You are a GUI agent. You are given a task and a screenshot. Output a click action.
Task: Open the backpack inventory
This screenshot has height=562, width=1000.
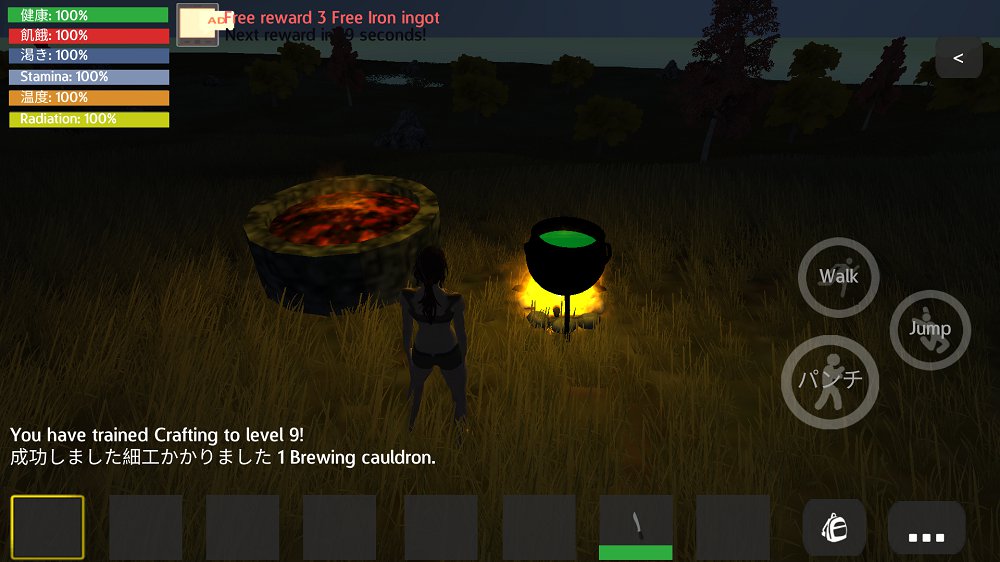tap(834, 527)
